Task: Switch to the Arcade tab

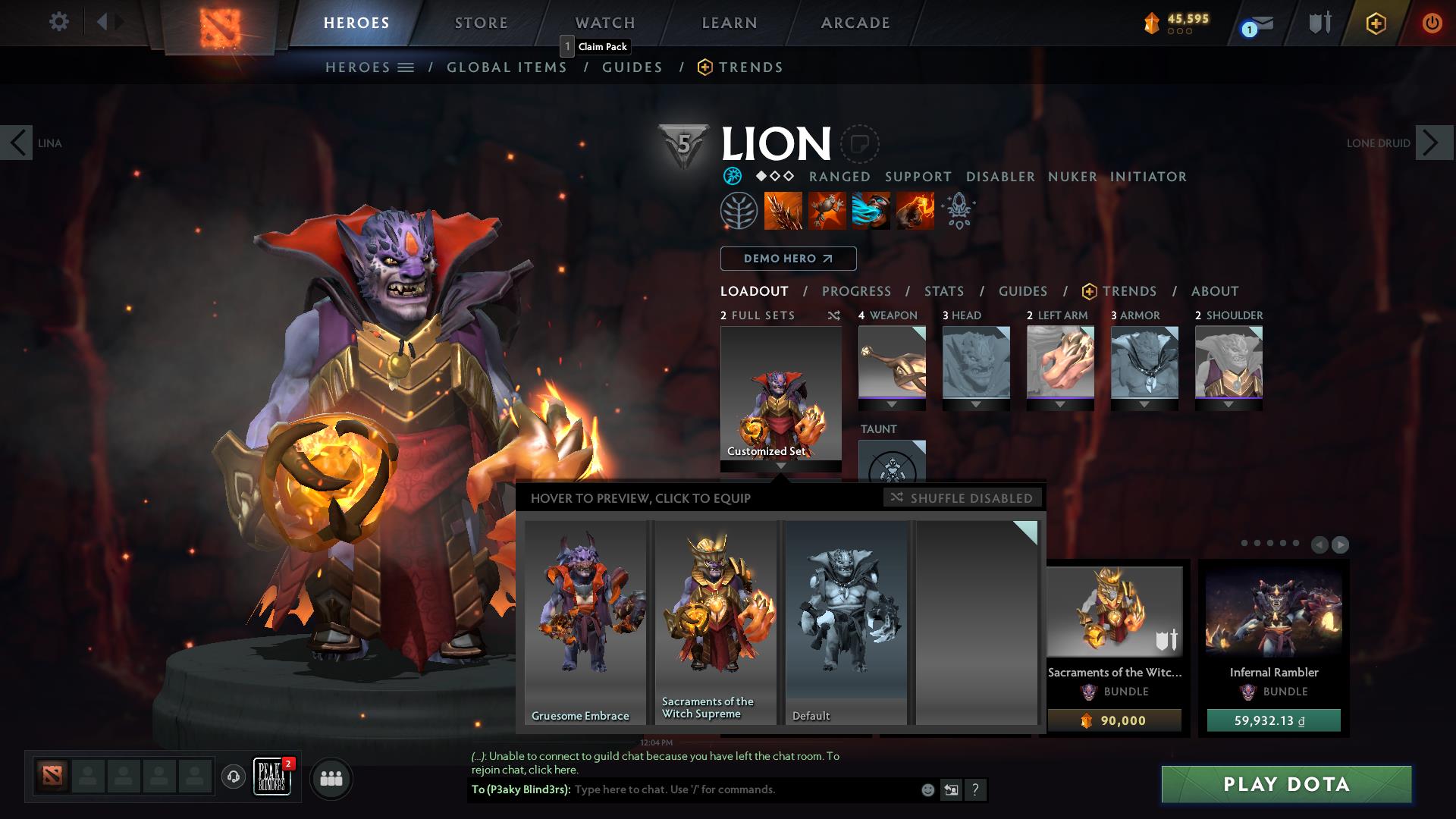Action: (x=855, y=22)
